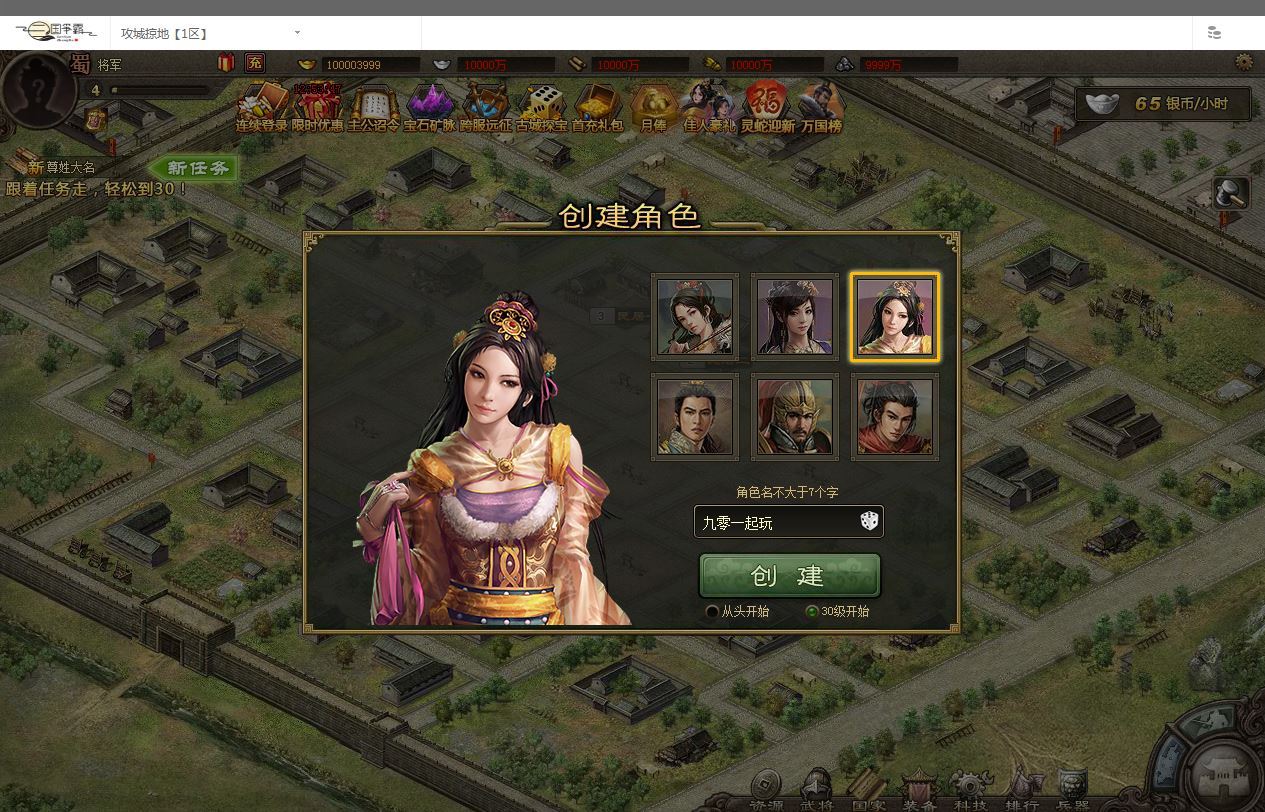Open the 首充礼包 first-recharge gift pack

coord(597,109)
